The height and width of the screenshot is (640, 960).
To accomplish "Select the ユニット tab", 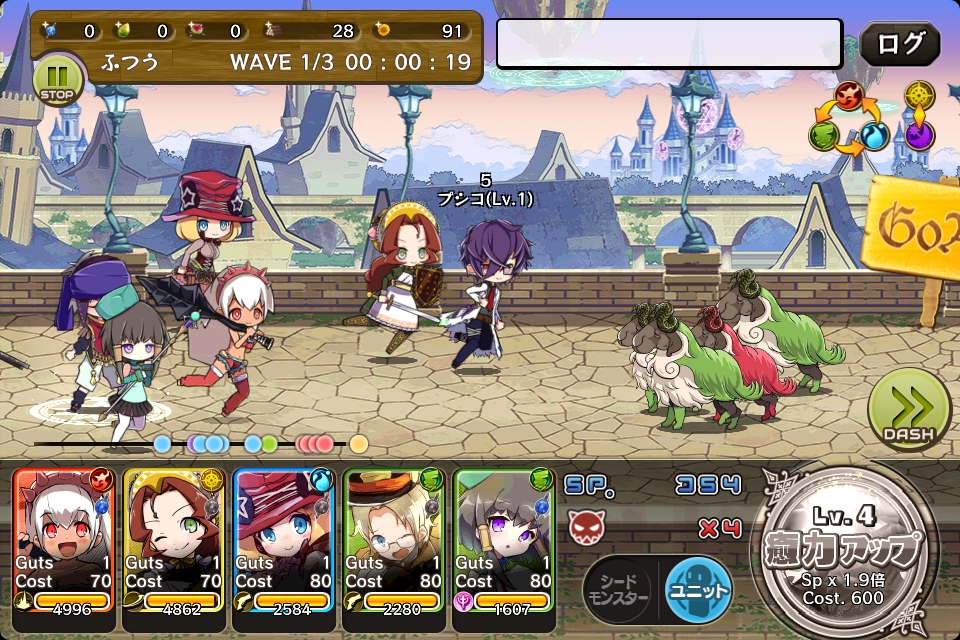I will 698,588.
